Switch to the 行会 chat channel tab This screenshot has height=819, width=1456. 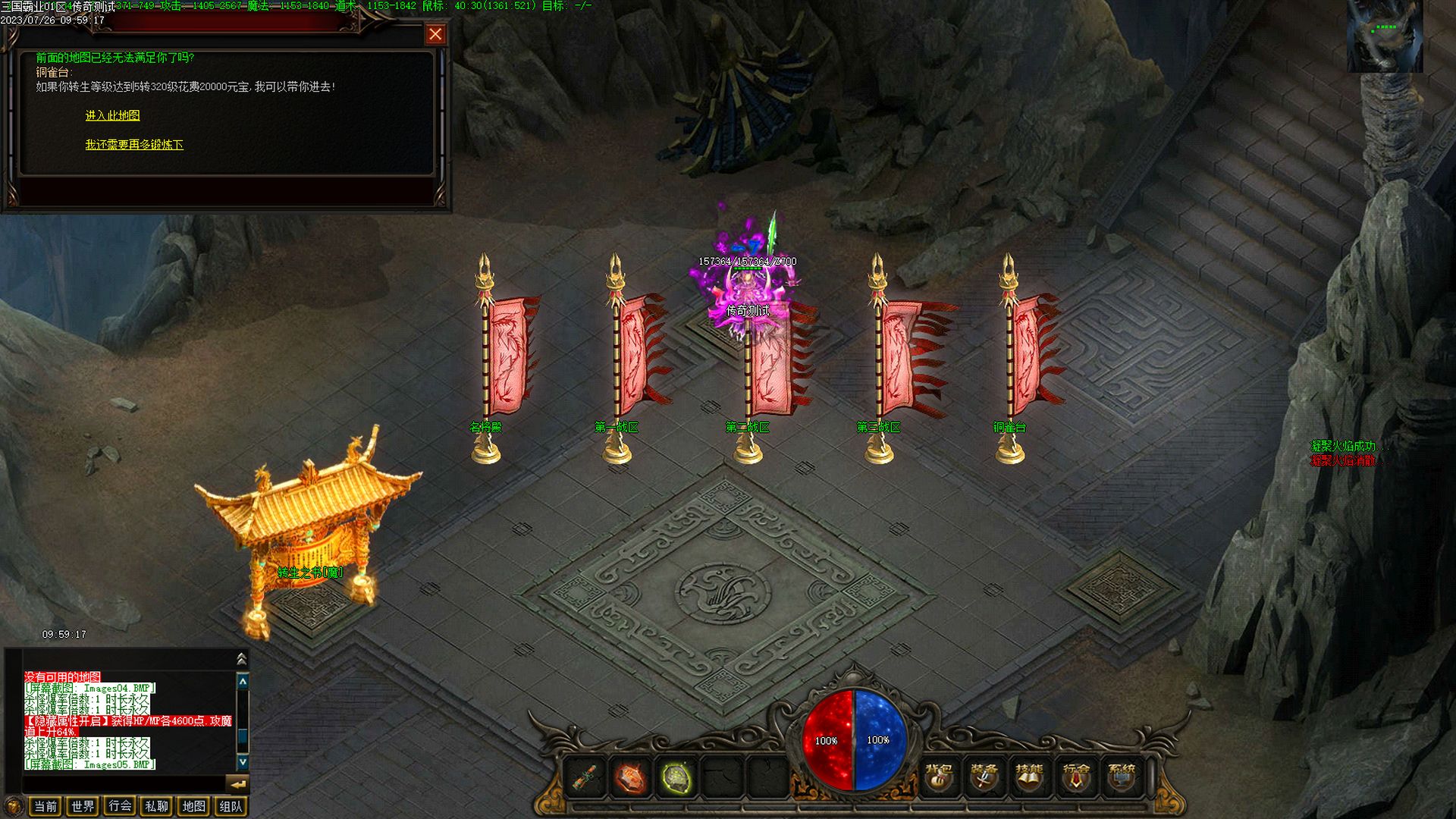(120, 806)
